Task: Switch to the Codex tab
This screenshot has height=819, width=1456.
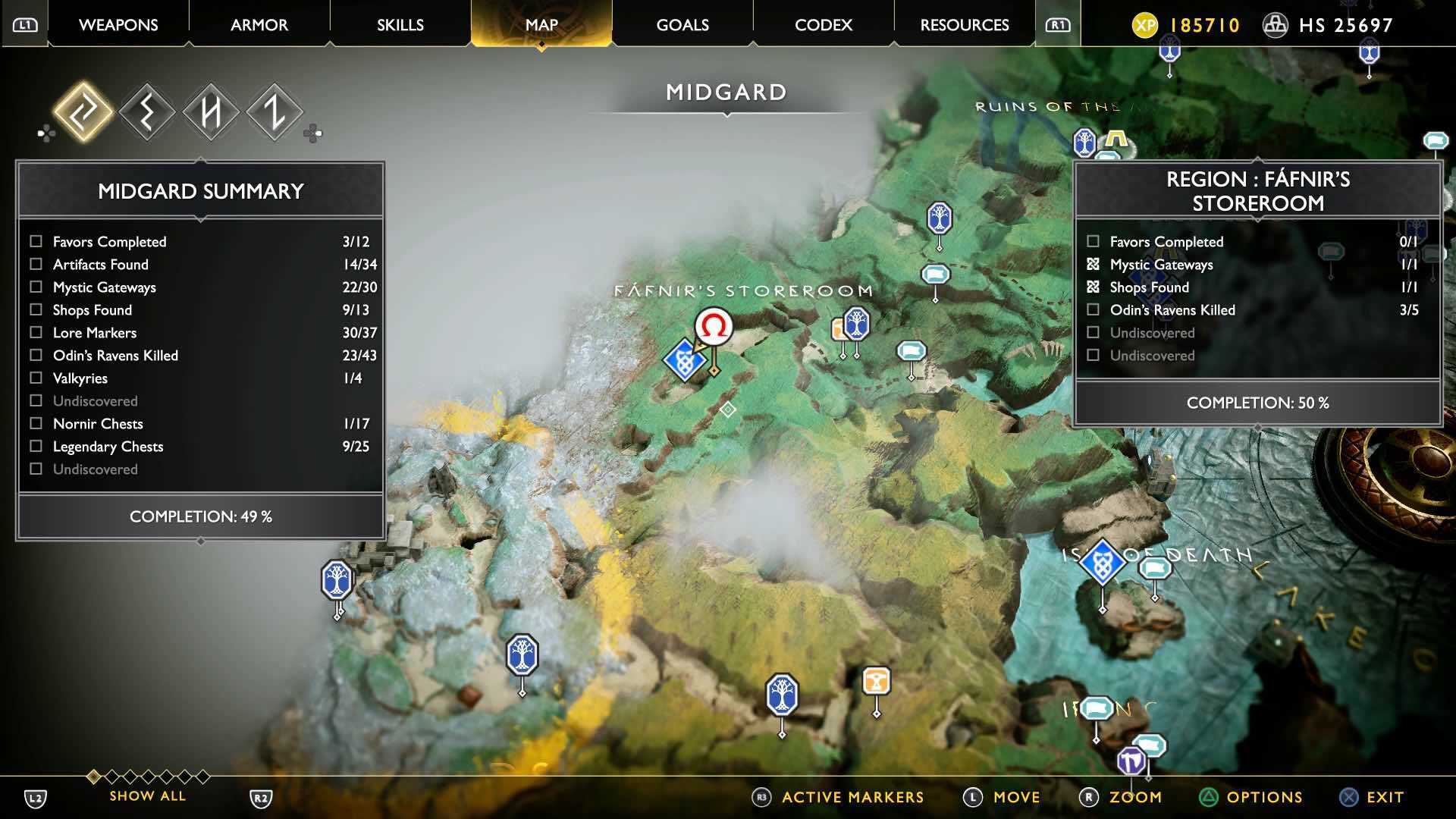Action: click(823, 24)
